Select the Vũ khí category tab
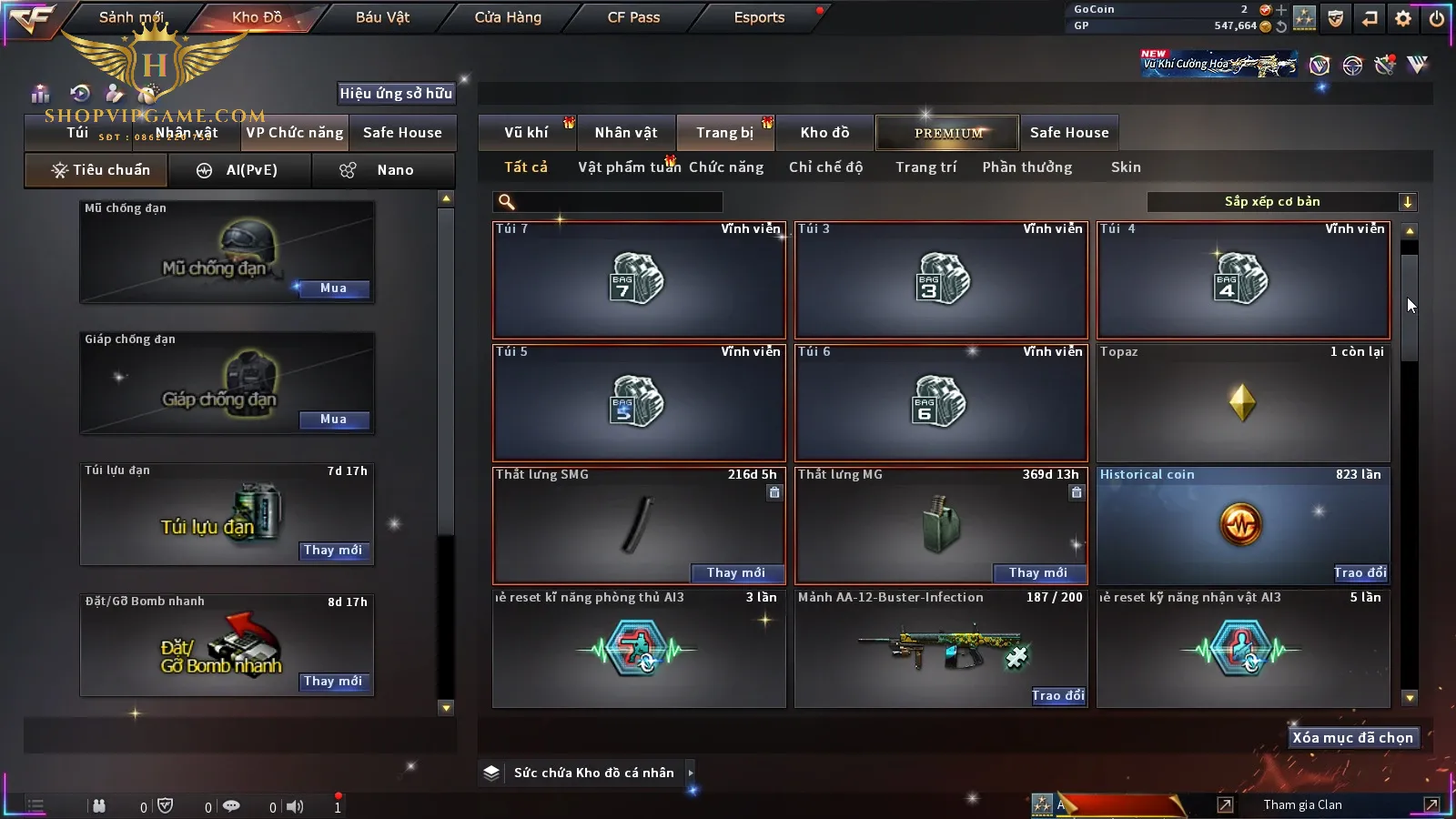The height and width of the screenshot is (819, 1456). coord(526,133)
